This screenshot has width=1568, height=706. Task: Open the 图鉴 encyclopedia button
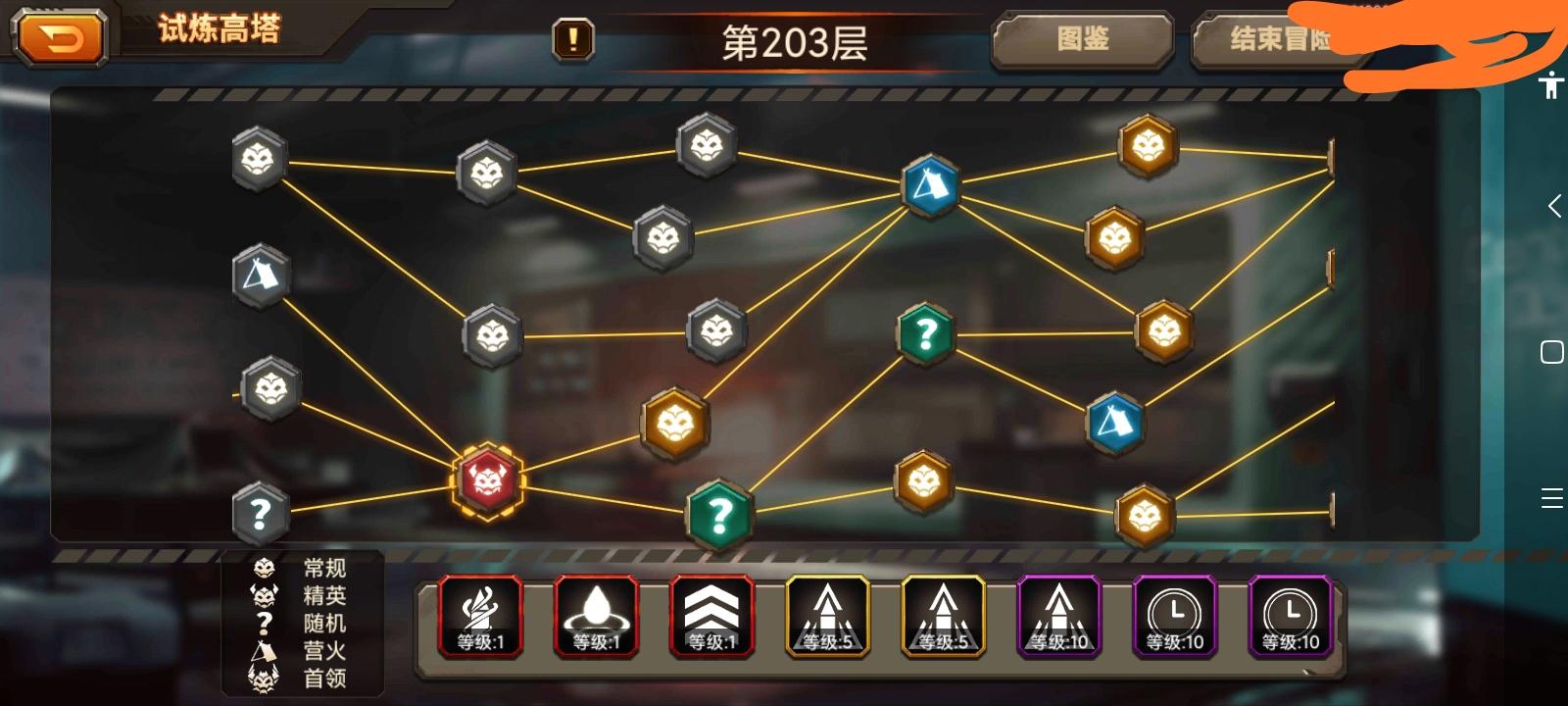click(x=1082, y=41)
